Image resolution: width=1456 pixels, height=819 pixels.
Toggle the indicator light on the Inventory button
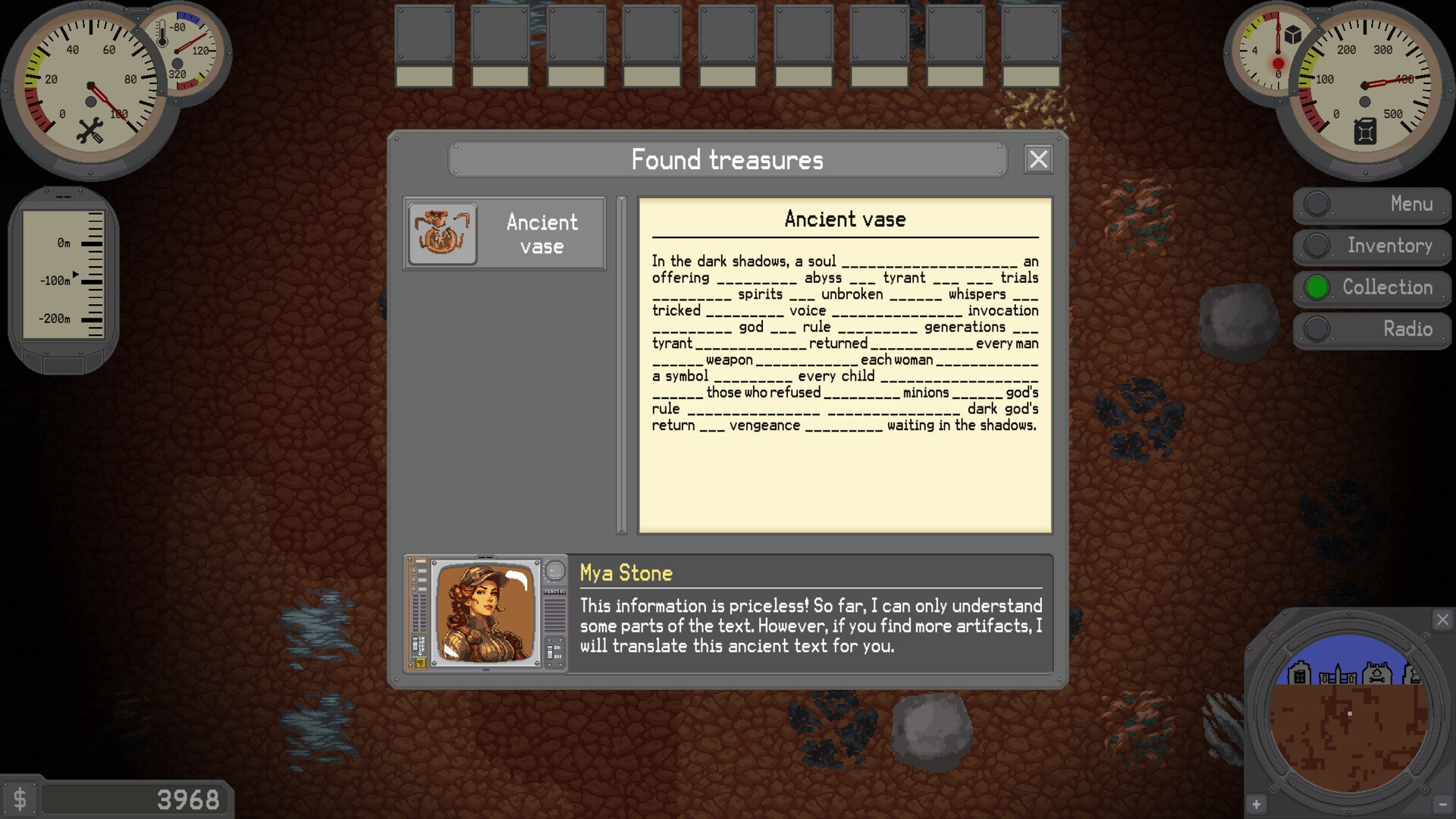[x=1317, y=246]
